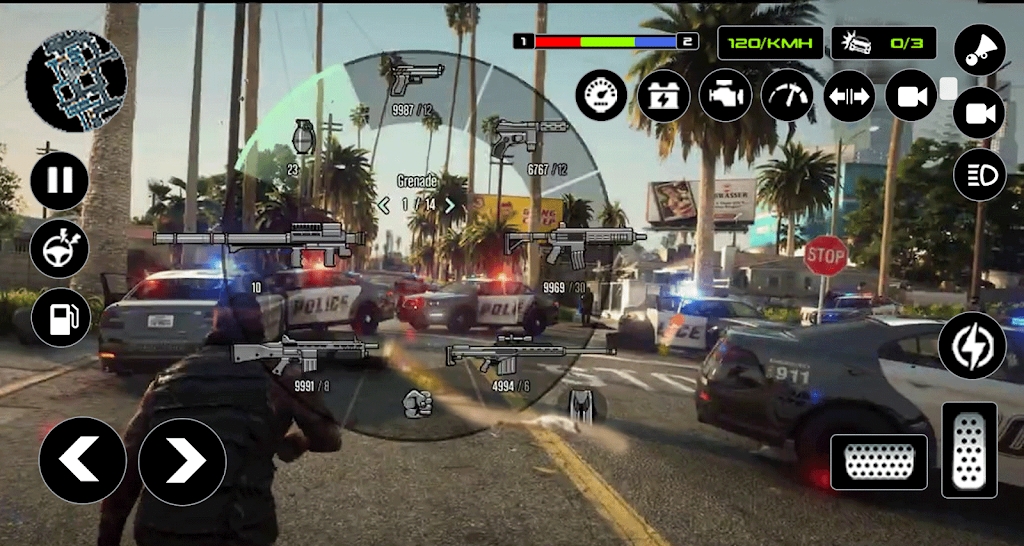Switch to fists in the weapon wheel

[x=416, y=403]
